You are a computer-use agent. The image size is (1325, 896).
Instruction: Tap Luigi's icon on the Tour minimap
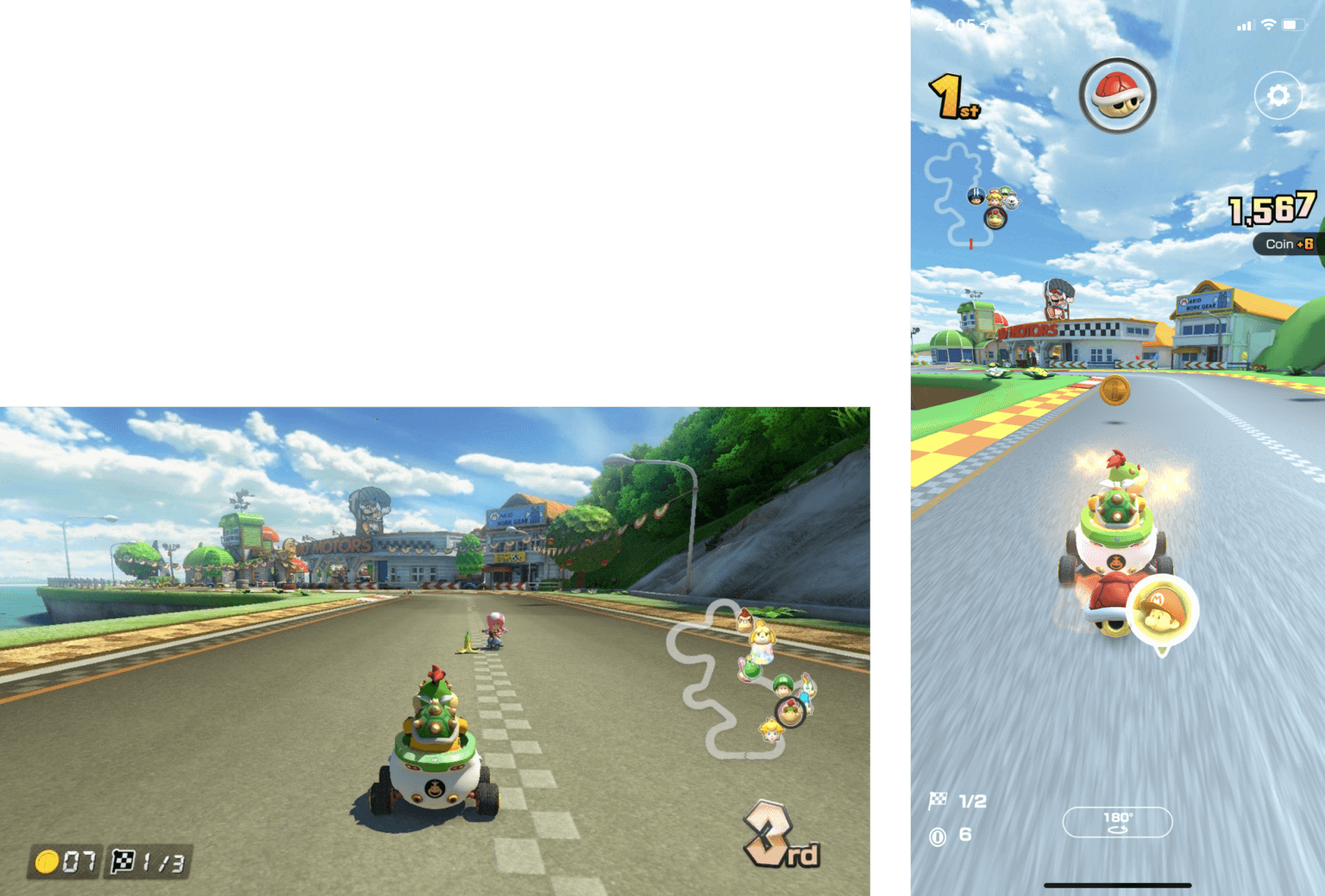(x=1006, y=191)
